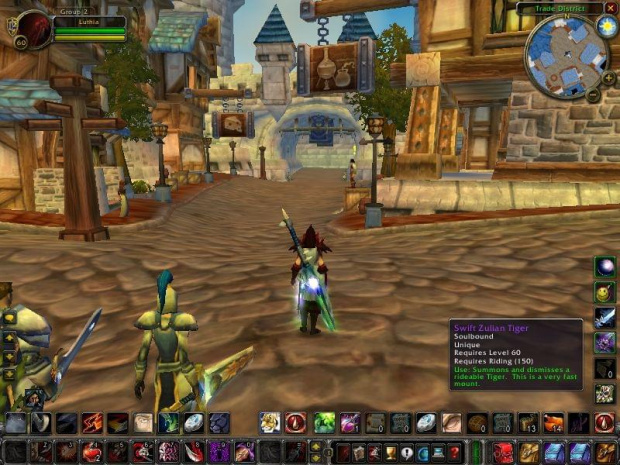Select the player portrait in the top left
The width and height of the screenshot is (620, 465).
pos(33,29)
